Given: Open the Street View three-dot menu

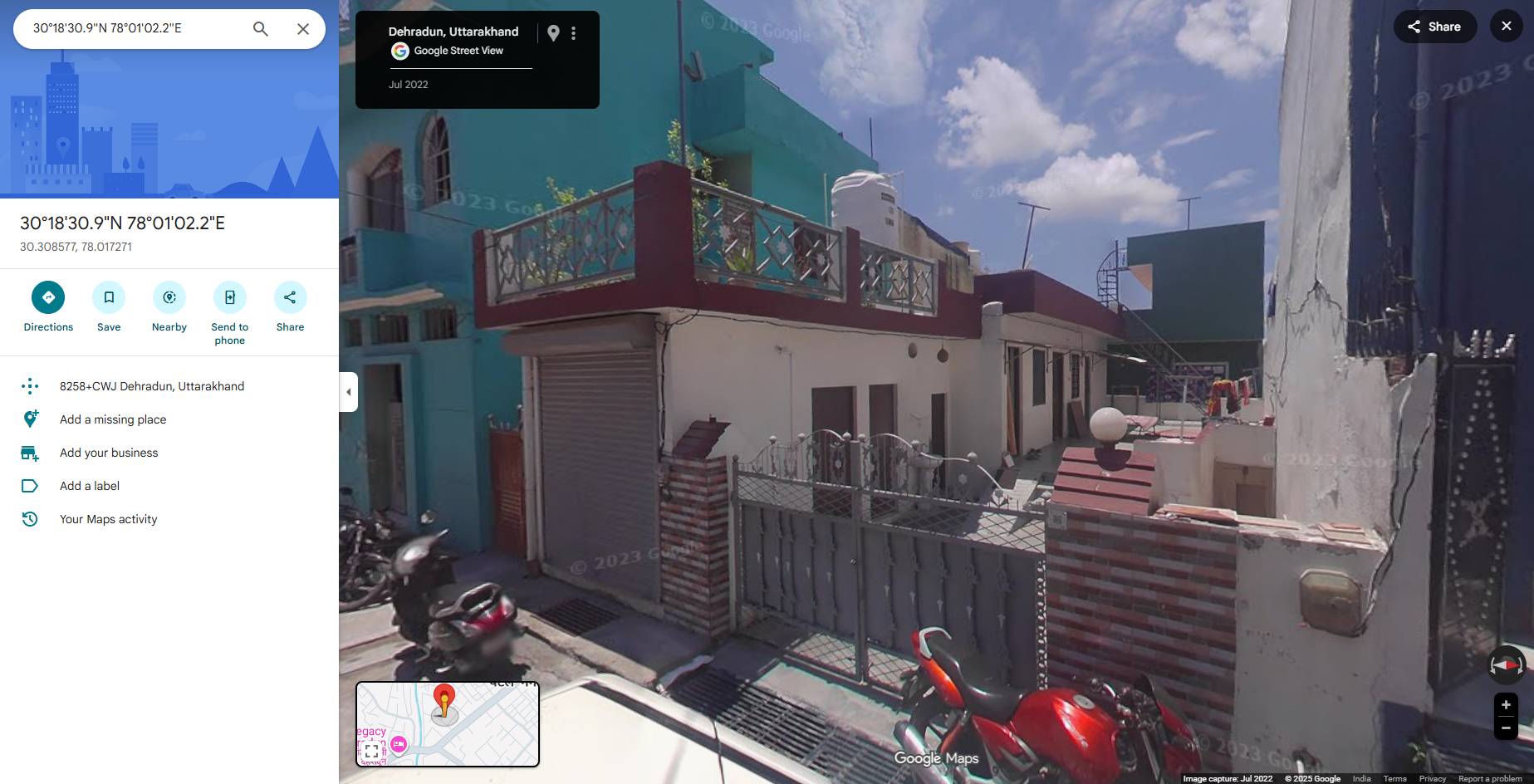Looking at the screenshot, I should [x=573, y=33].
